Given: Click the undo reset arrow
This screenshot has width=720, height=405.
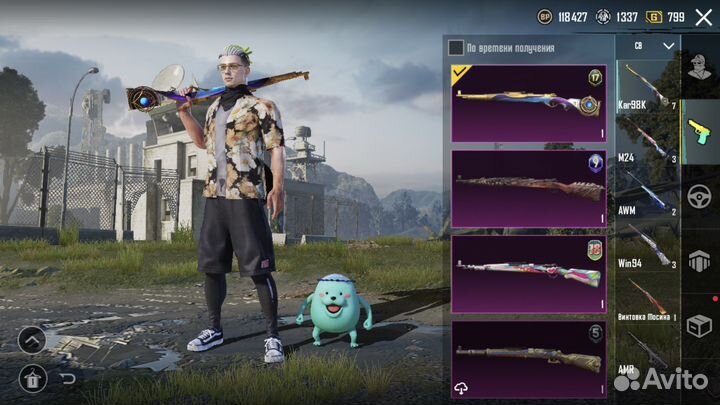Looking at the screenshot, I should 68,378.
